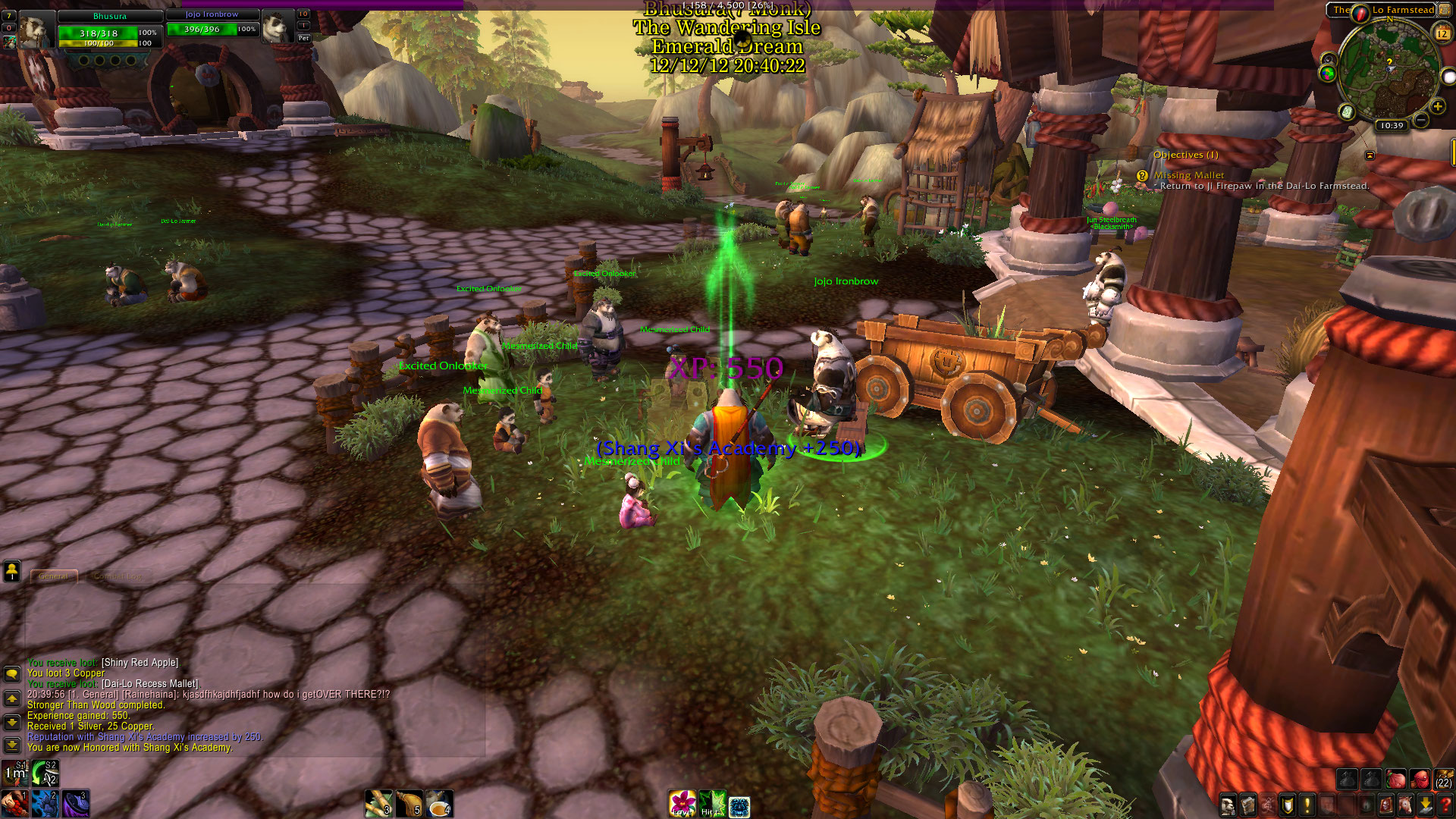The image size is (1456, 819).
Task: Open the character info panda portrait button
Action: [1228, 805]
